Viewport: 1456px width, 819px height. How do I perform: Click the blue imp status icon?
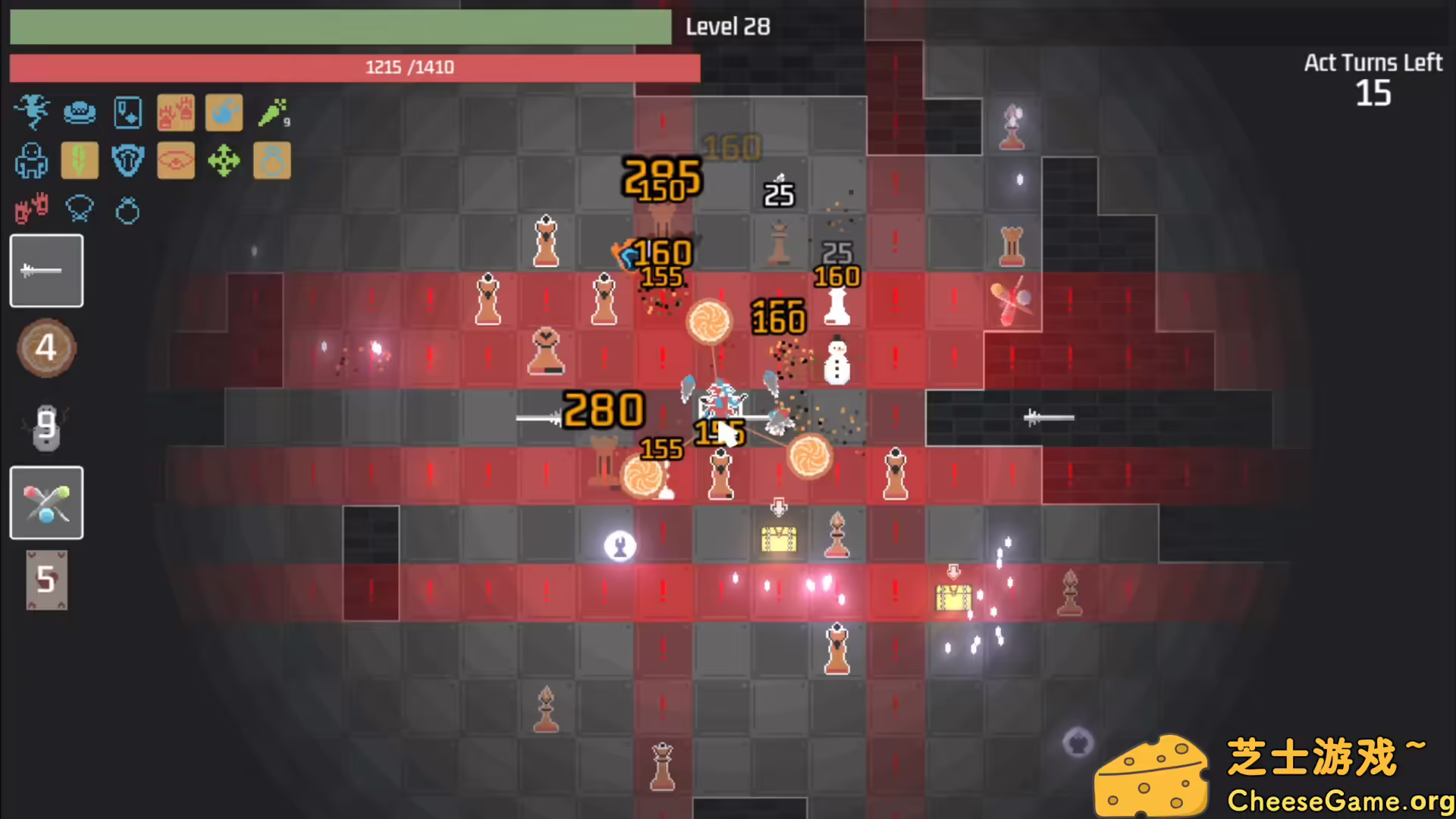[x=32, y=112]
